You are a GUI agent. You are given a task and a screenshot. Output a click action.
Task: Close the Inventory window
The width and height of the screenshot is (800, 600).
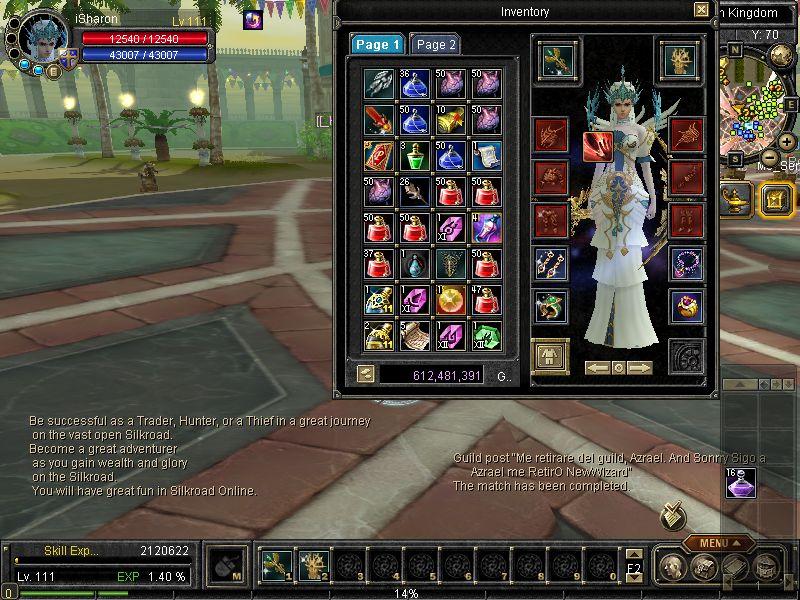[701, 10]
